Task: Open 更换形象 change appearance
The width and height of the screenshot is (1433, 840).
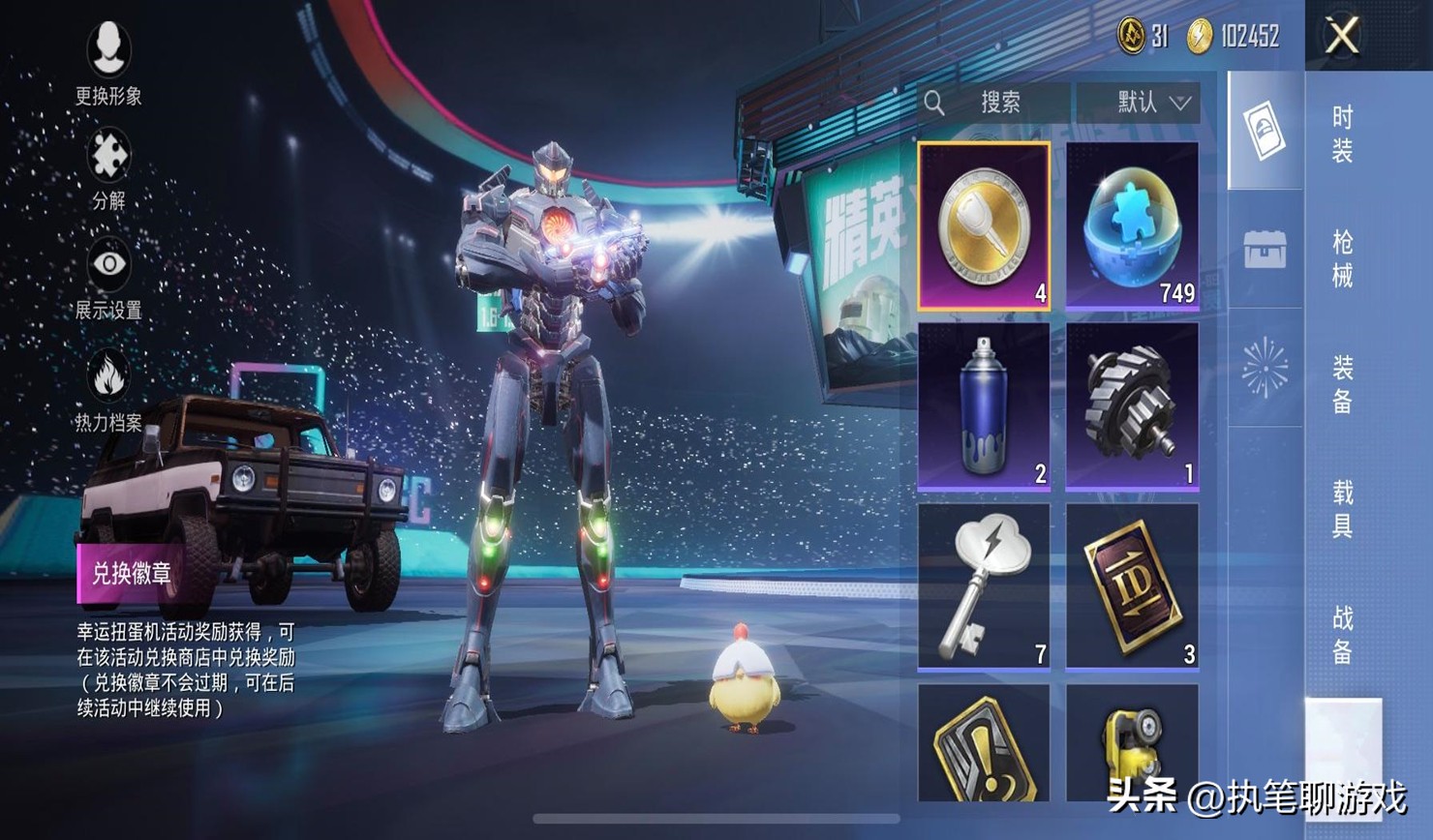Action: click(108, 58)
